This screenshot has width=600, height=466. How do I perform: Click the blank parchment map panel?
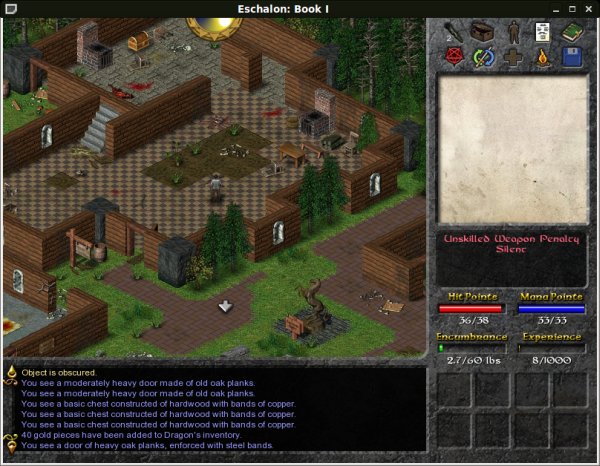(x=511, y=150)
